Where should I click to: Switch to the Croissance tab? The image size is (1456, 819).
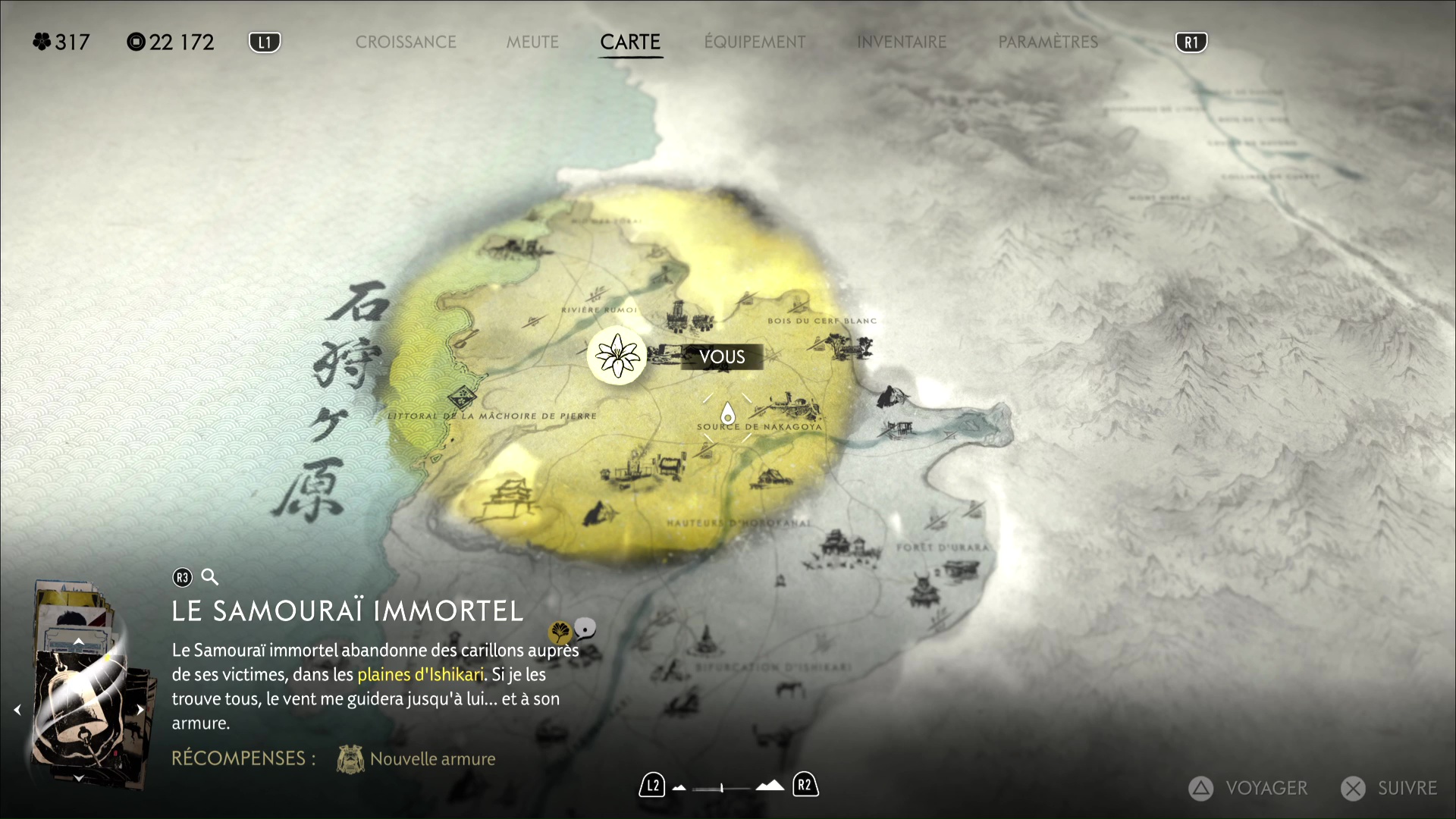(406, 42)
